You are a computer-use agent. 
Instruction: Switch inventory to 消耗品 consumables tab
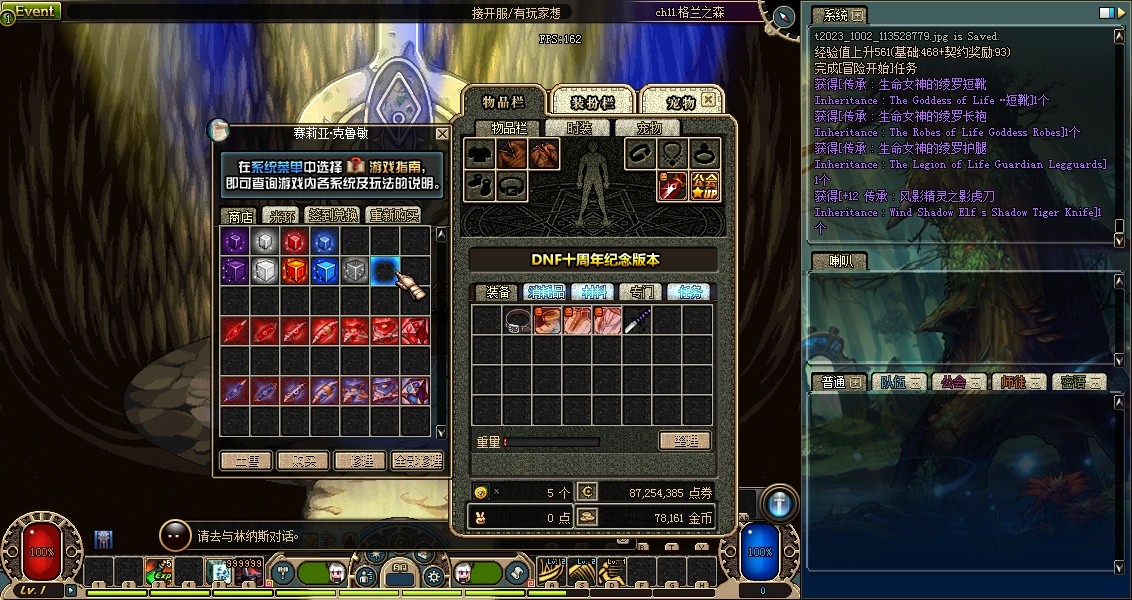tap(547, 292)
